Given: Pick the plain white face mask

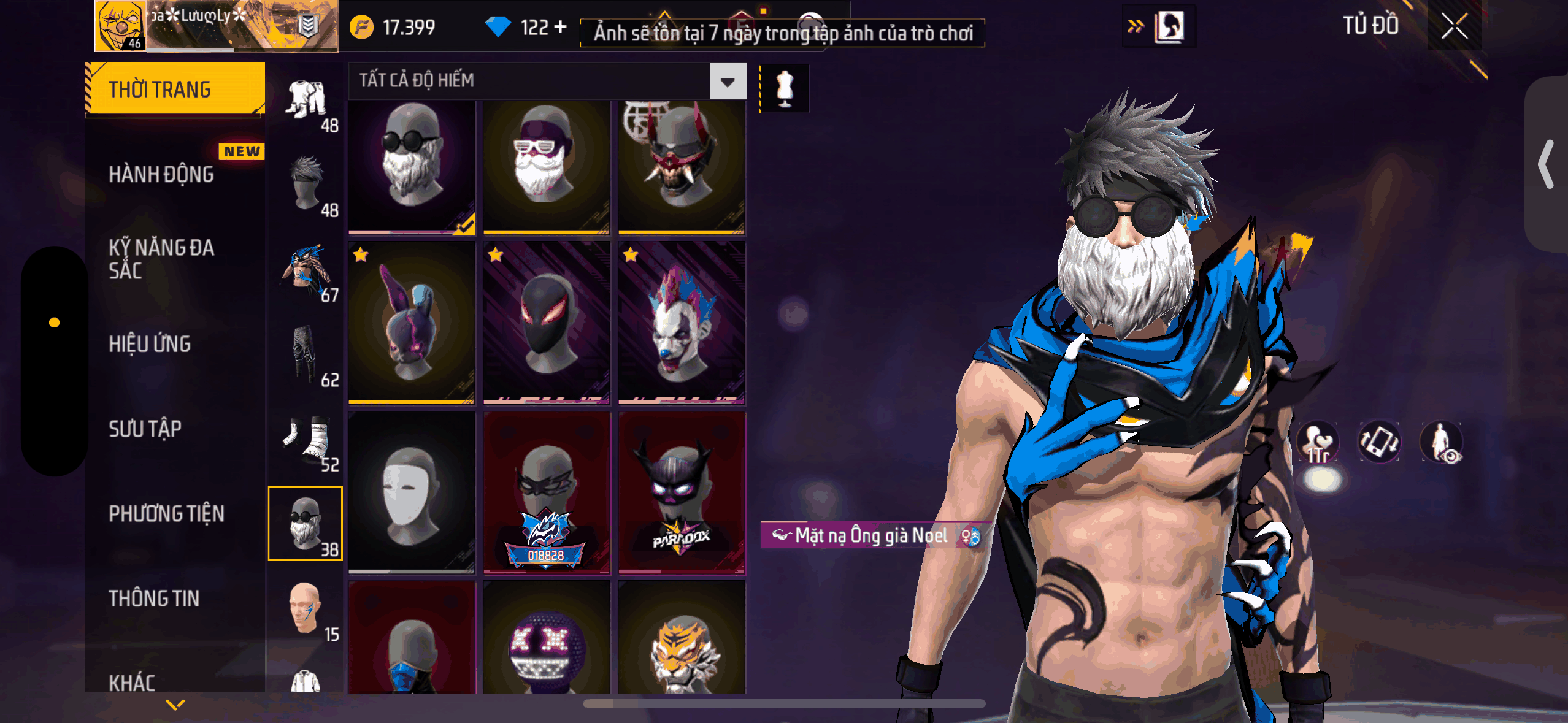Looking at the screenshot, I should pos(411,494).
